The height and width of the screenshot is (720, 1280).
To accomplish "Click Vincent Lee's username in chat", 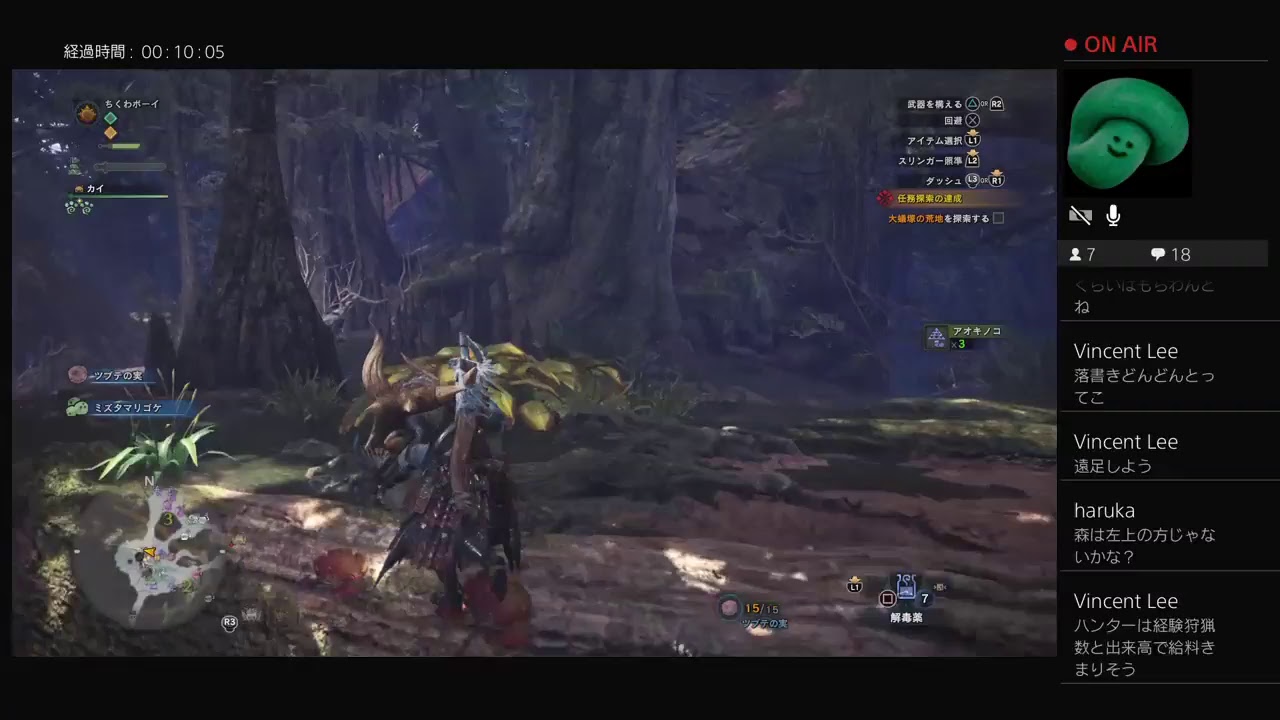I will 1125,351.
